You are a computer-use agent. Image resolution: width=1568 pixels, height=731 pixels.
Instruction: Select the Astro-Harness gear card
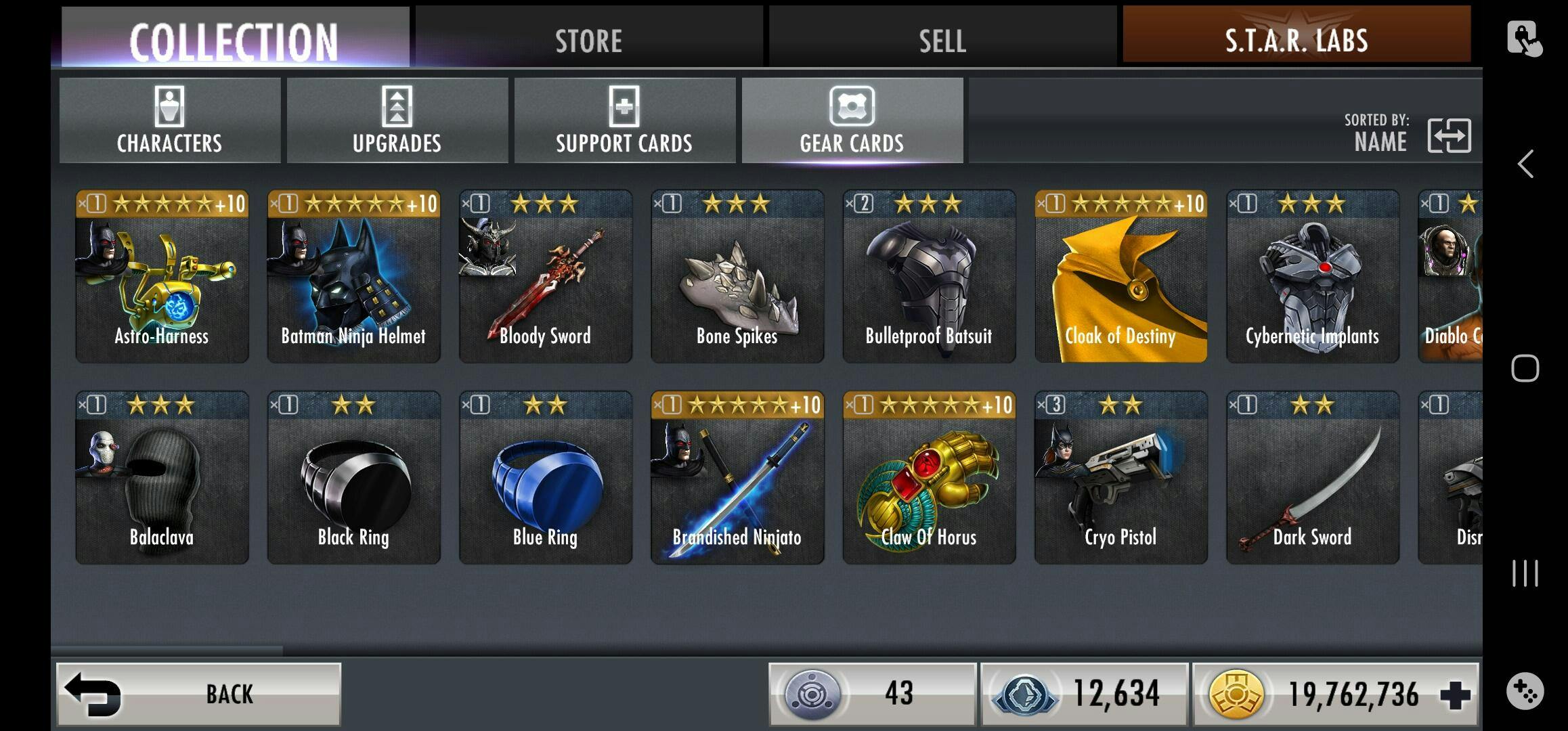[x=162, y=277]
